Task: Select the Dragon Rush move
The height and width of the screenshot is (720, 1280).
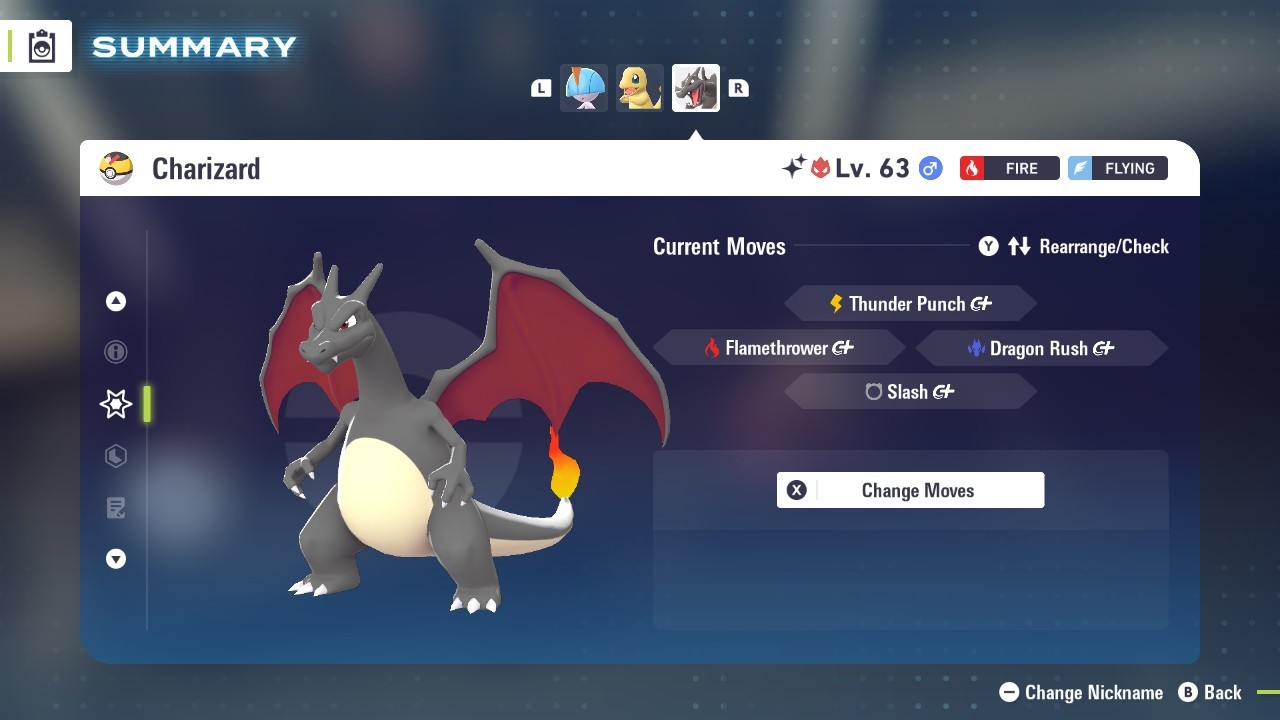Action: (1040, 348)
